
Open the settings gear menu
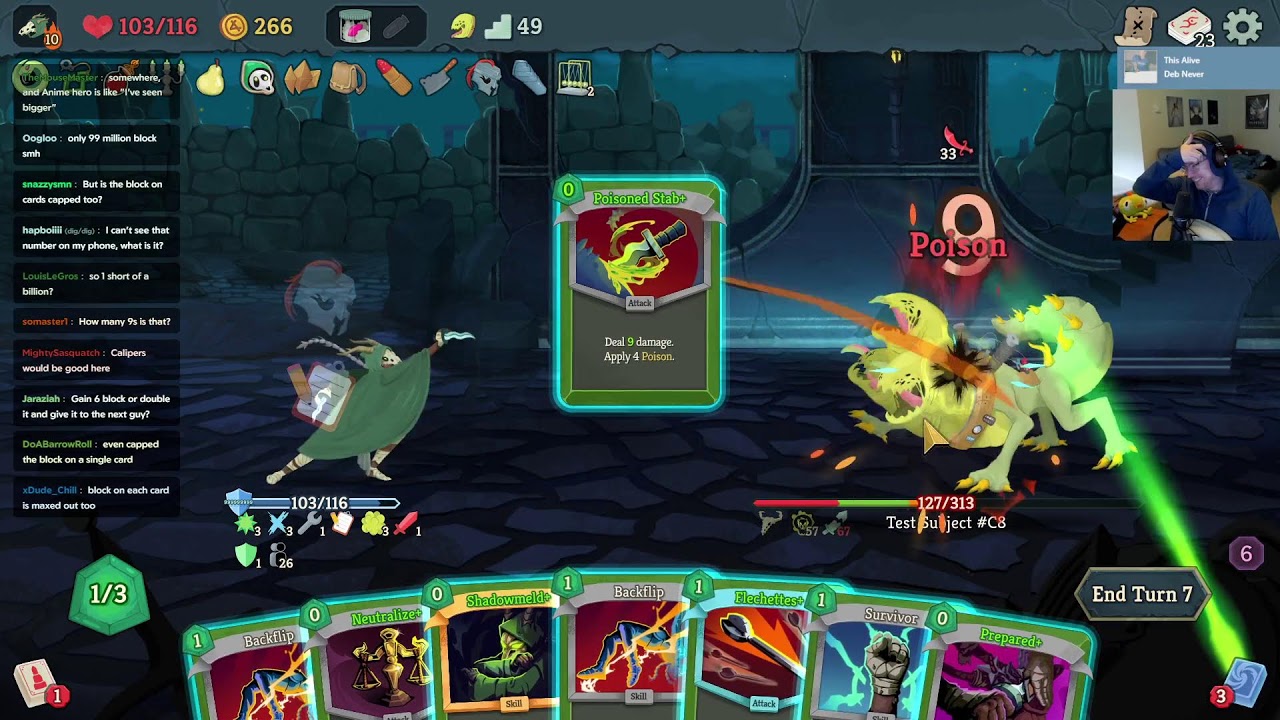tap(1243, 27)
